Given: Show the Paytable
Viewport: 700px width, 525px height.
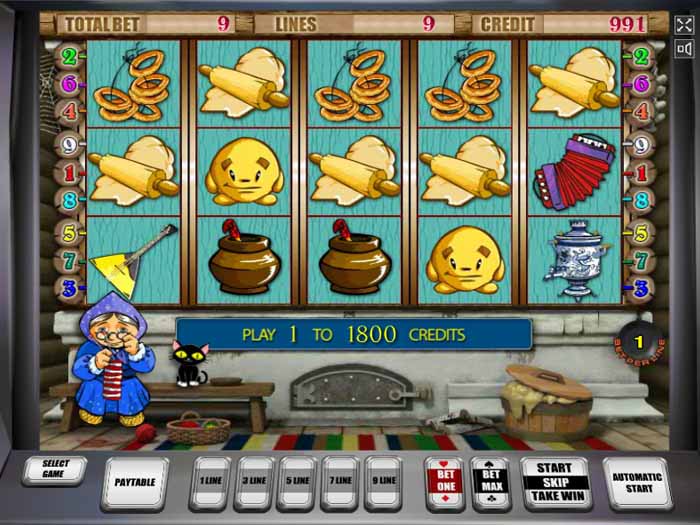Looking at the screenshot, I should (135, 482).
